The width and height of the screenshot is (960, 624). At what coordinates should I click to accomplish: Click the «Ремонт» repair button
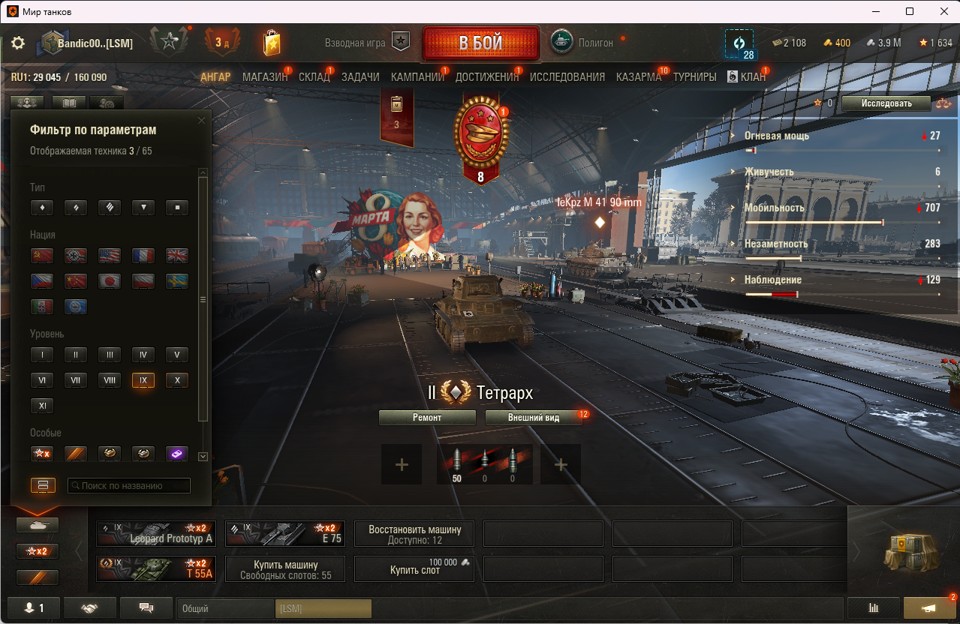click(427, 417)
